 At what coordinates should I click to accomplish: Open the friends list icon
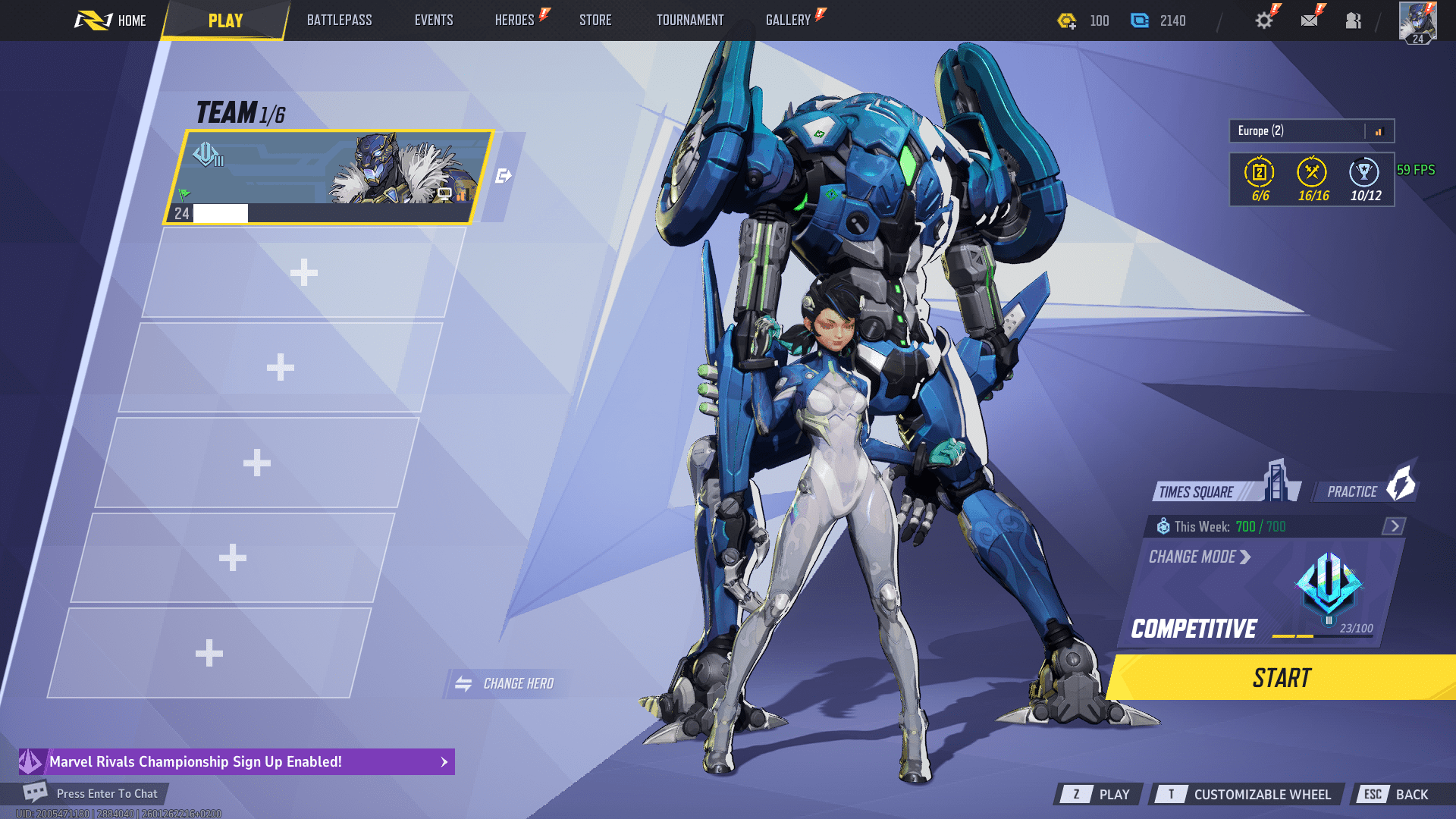1354,20
